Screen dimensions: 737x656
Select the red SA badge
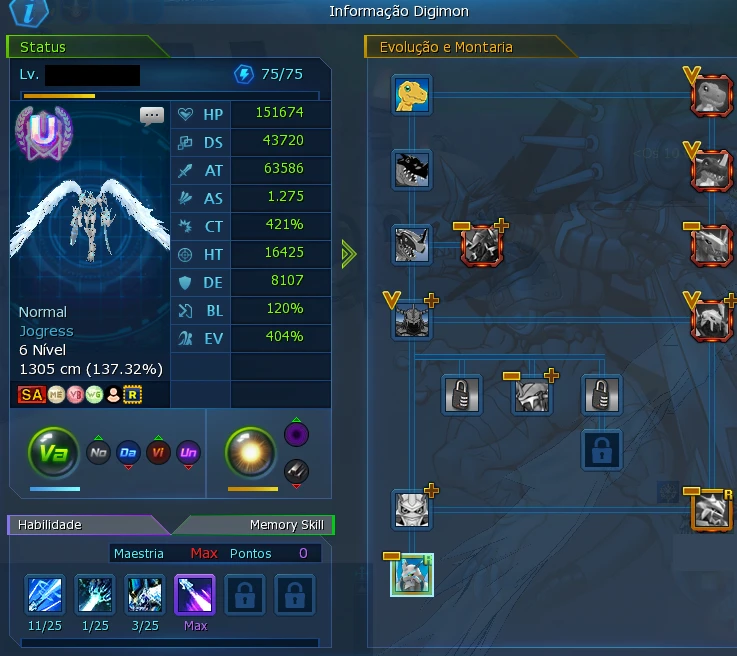click(x=31, y=395)
